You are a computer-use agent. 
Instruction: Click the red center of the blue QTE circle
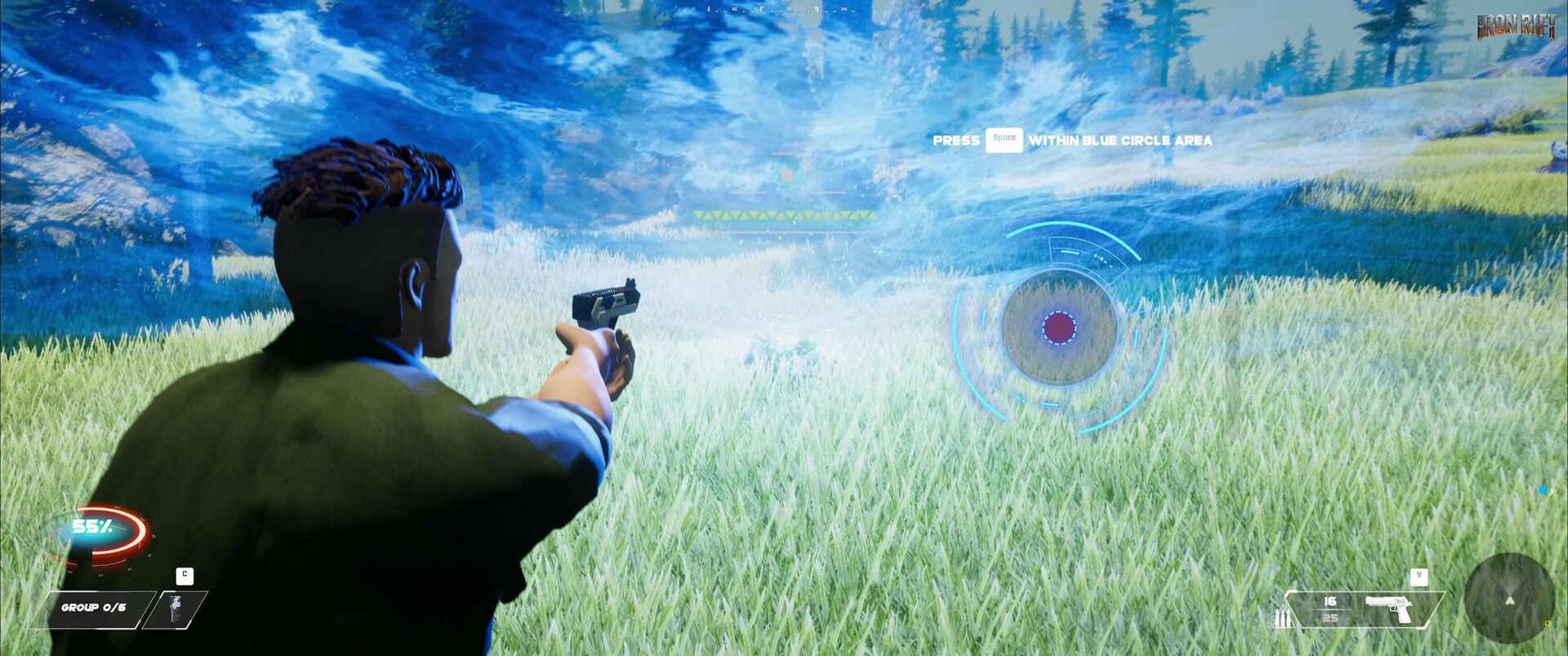point(1058,329)
